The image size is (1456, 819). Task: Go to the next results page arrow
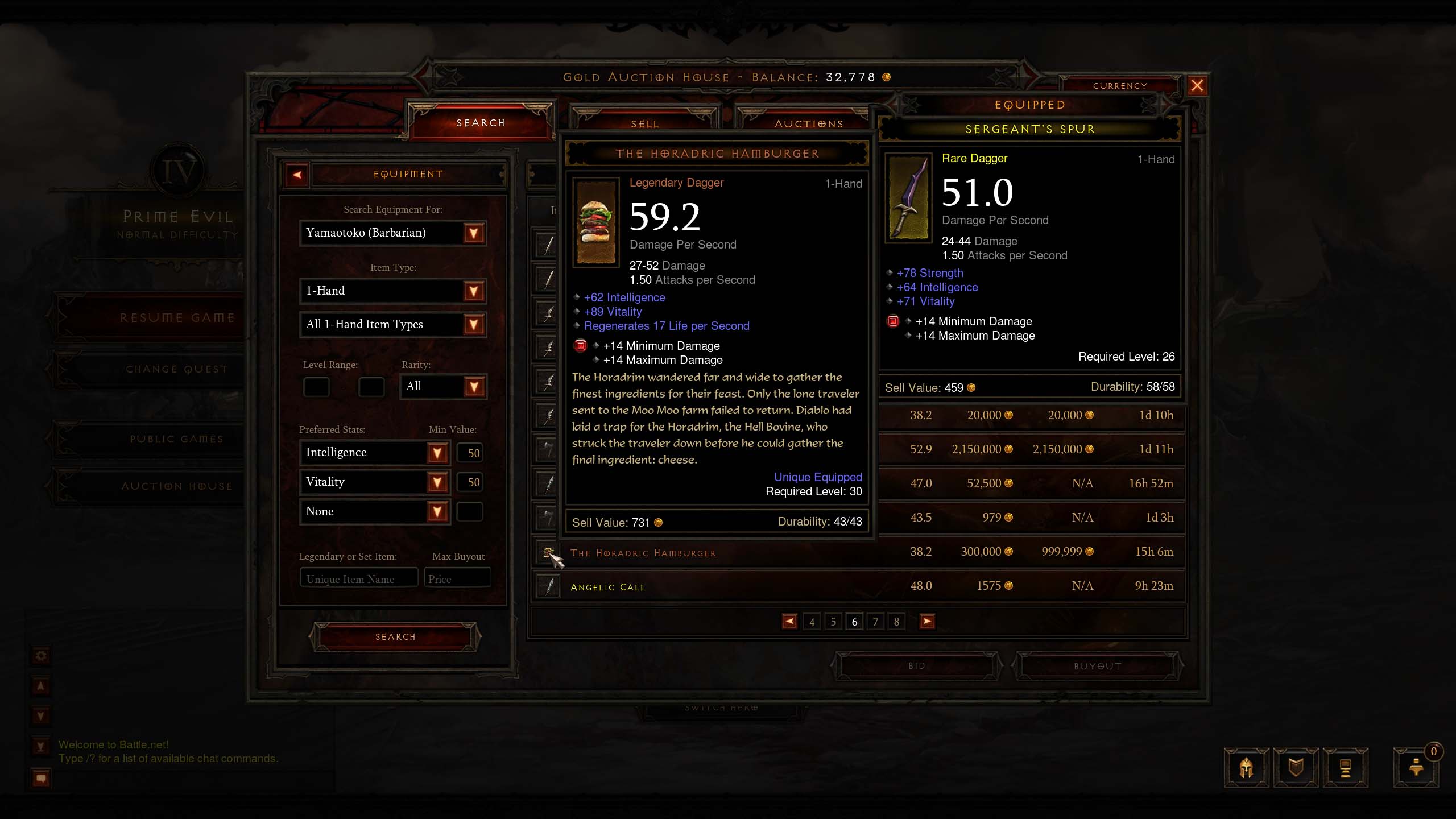[x=927, y=622]
